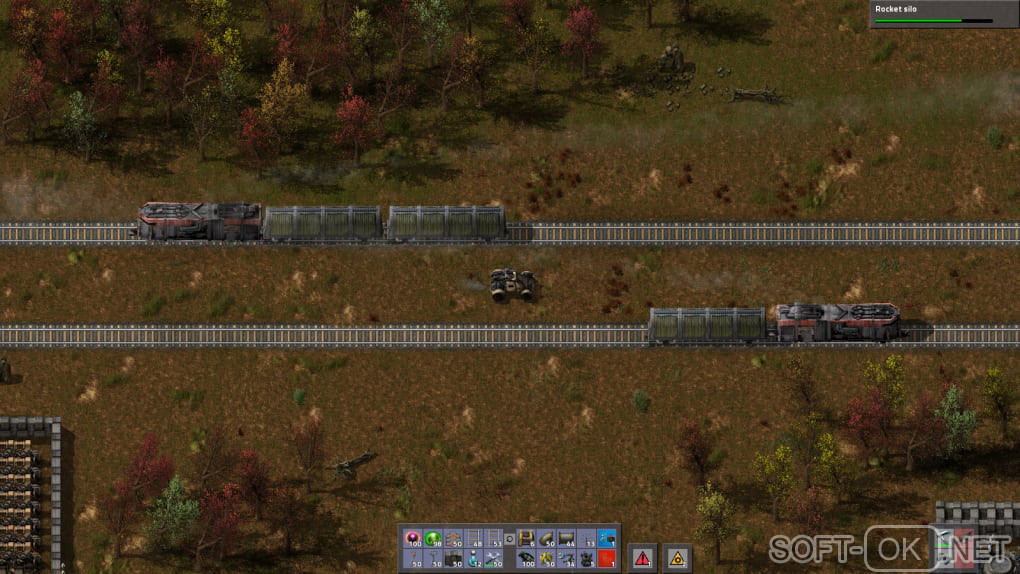Open the yellow triangle alert
Image resolution: width=1020 pixels, height=574 pixels.
[x=677, y=557]
